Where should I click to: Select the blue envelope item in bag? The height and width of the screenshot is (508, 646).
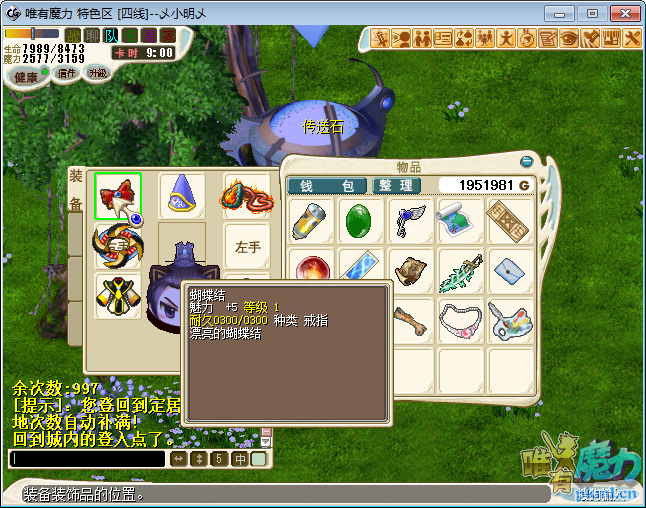point(511,270)
